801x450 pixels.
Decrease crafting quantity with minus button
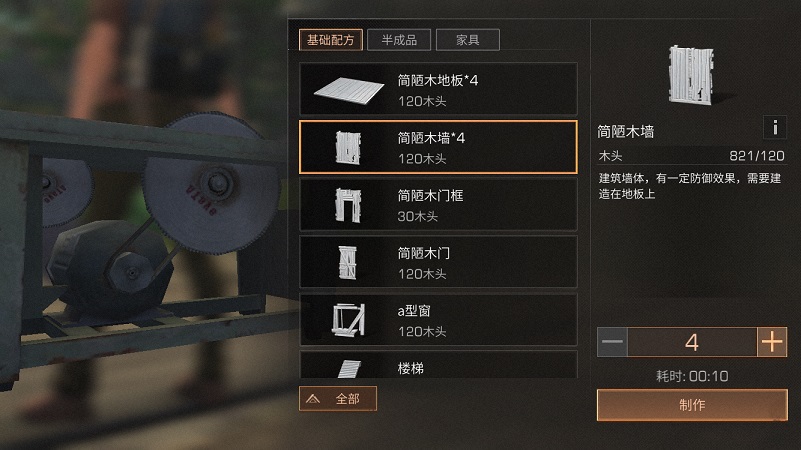613,342
